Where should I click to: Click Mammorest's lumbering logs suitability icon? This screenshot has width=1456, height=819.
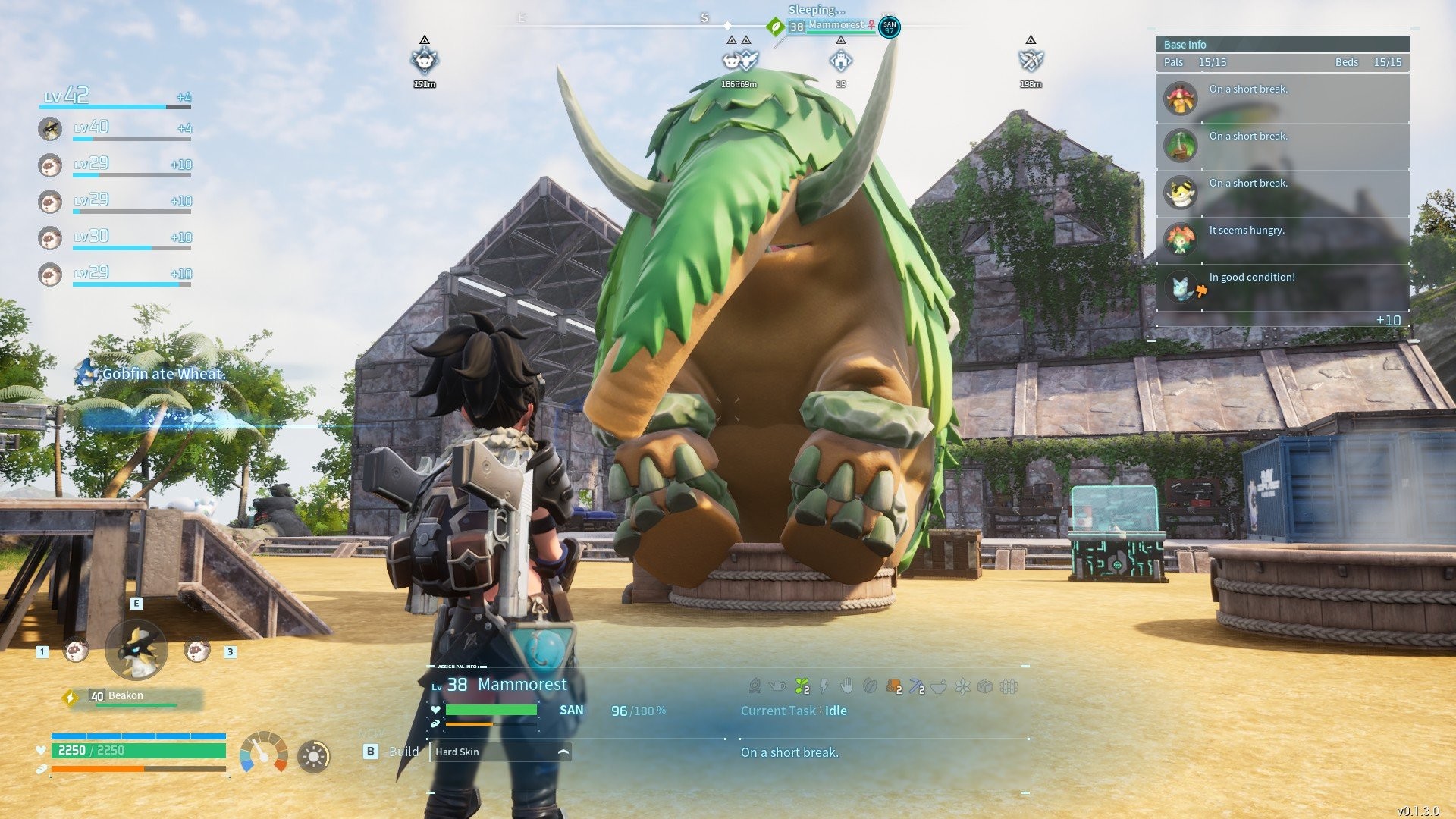tap(894, 687)
